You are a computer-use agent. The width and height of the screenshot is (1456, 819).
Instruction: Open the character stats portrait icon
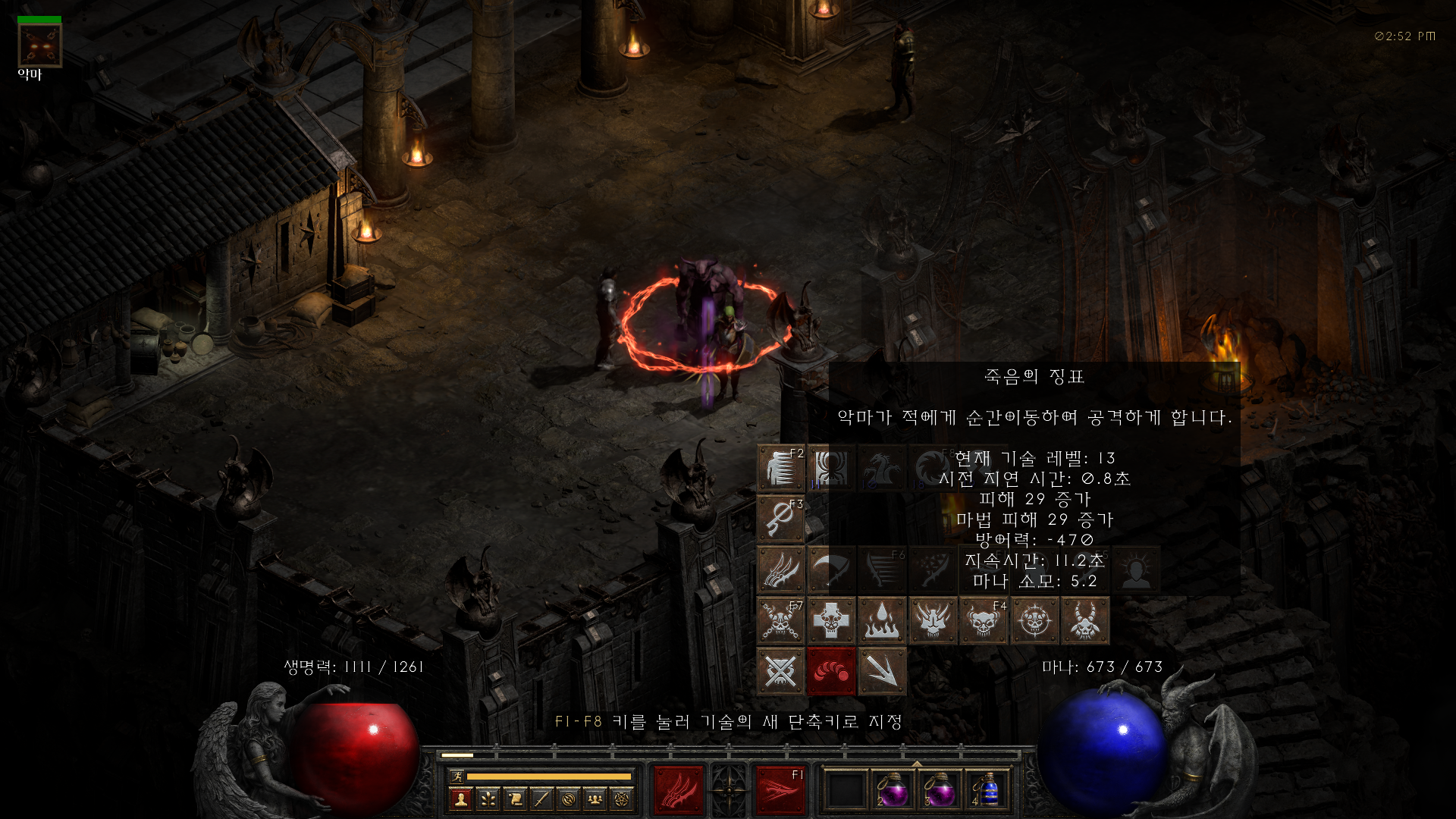click(460, 799)
